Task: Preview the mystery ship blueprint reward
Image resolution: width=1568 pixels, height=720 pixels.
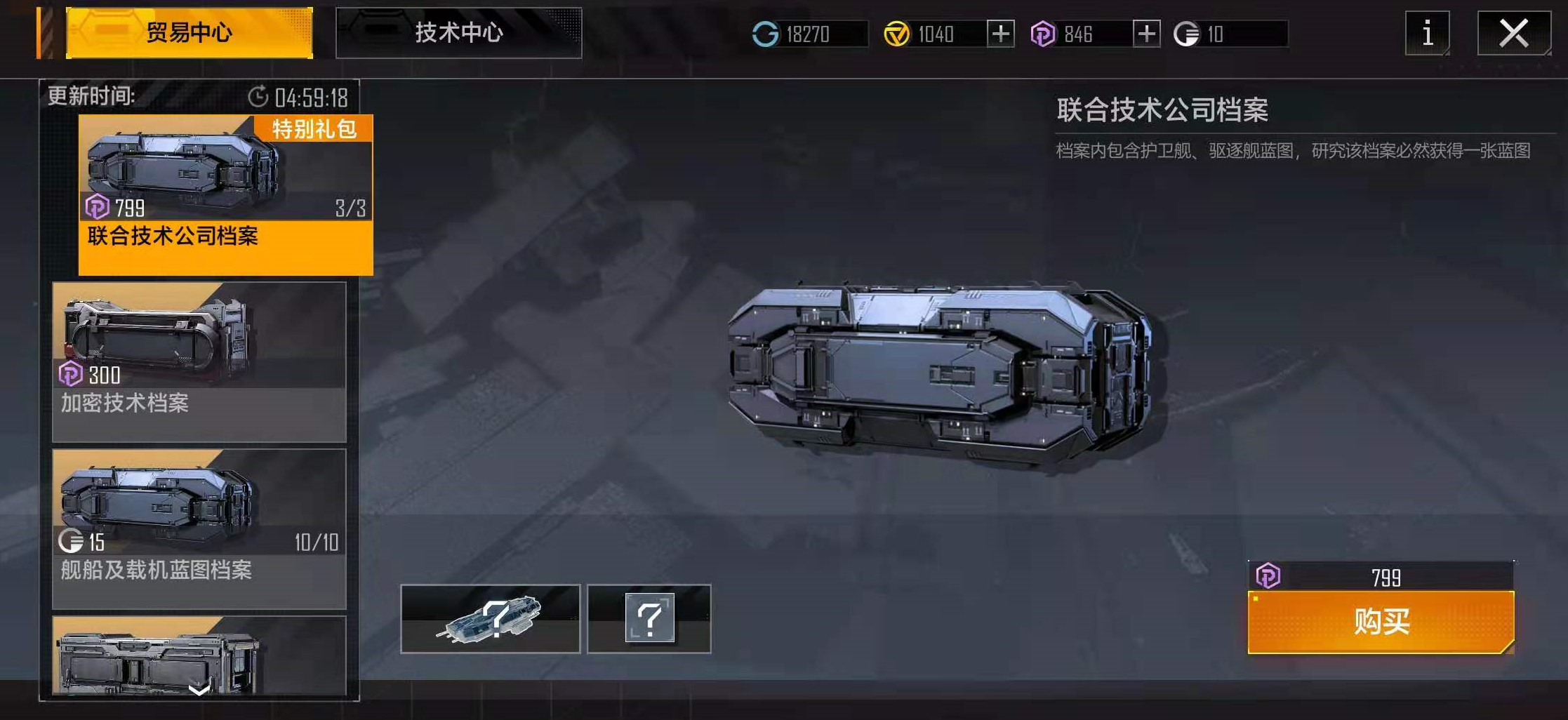Action: tap(490, 619)
